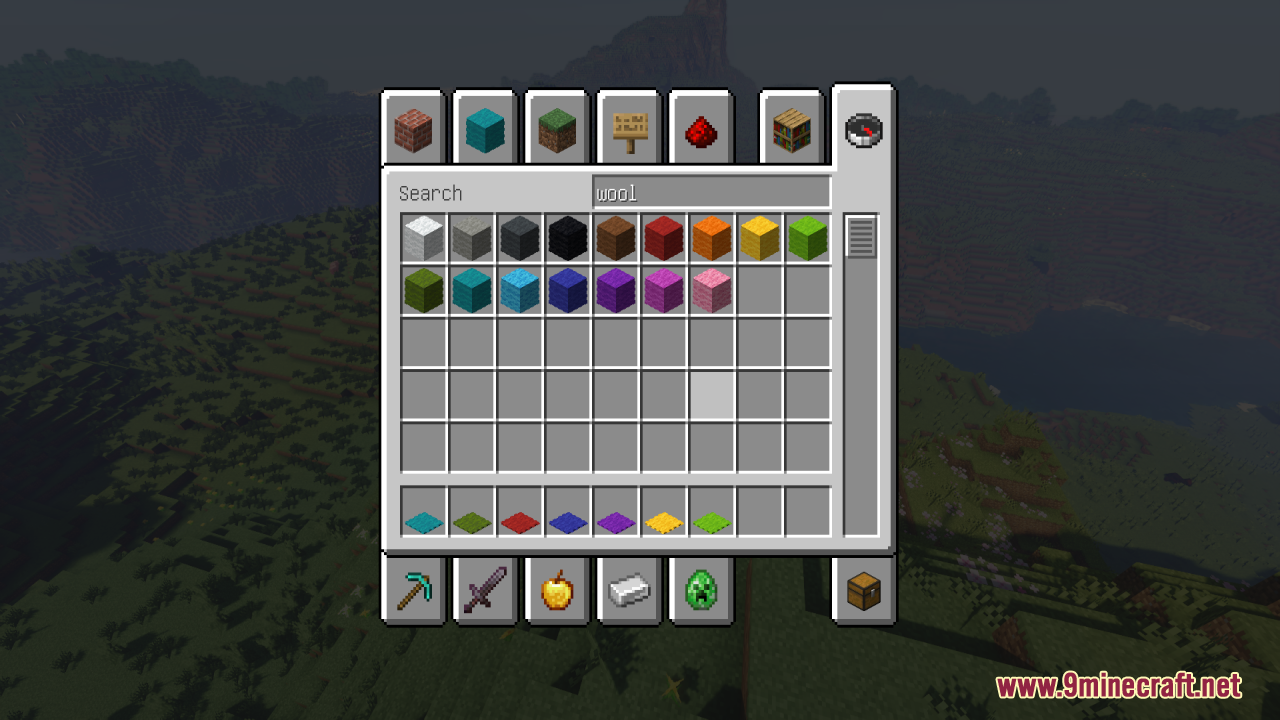Image resolution: width=1280 pixels, height=720 pixels.
Task: Open the survival inventory chest tab
Action: (x=862, y=590)
